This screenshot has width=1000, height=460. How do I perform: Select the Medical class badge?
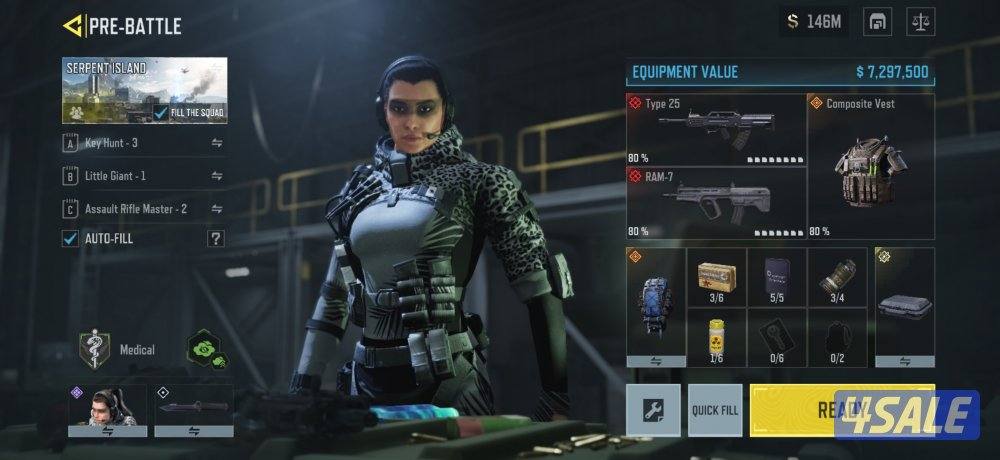(94, 350)
